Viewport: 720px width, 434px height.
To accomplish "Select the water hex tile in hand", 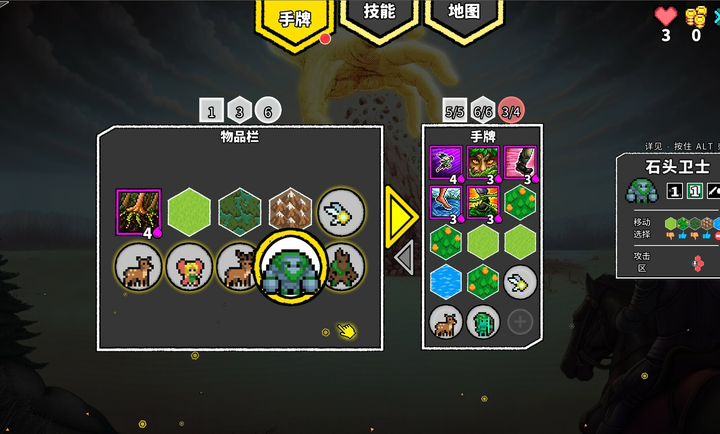I will pos(445,281).
